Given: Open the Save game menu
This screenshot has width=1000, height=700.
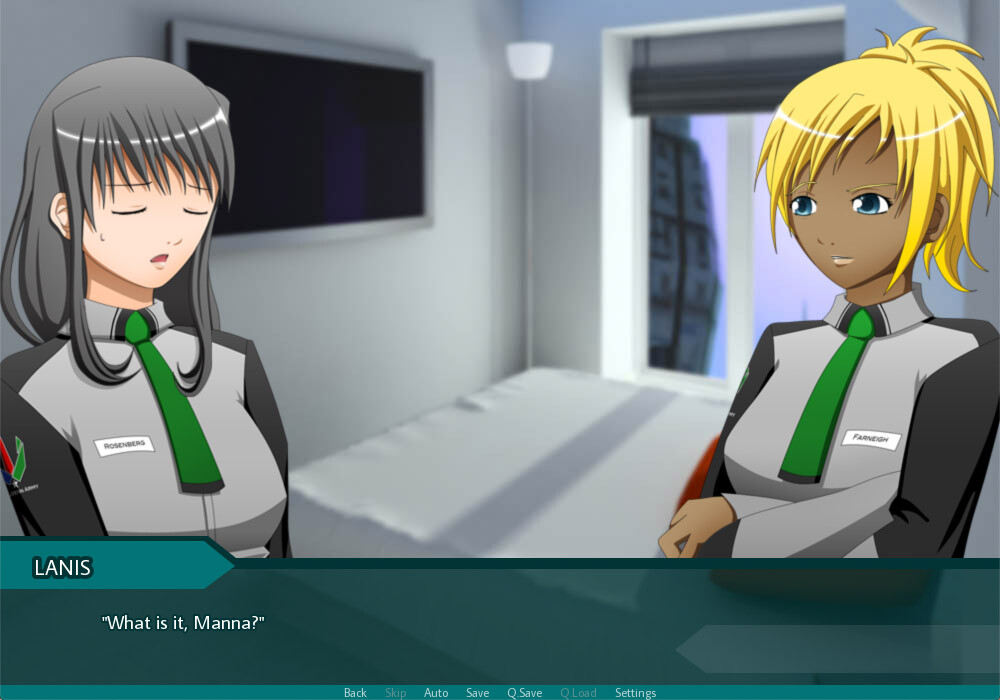Looking at the screenshot, I should [477, 693].
